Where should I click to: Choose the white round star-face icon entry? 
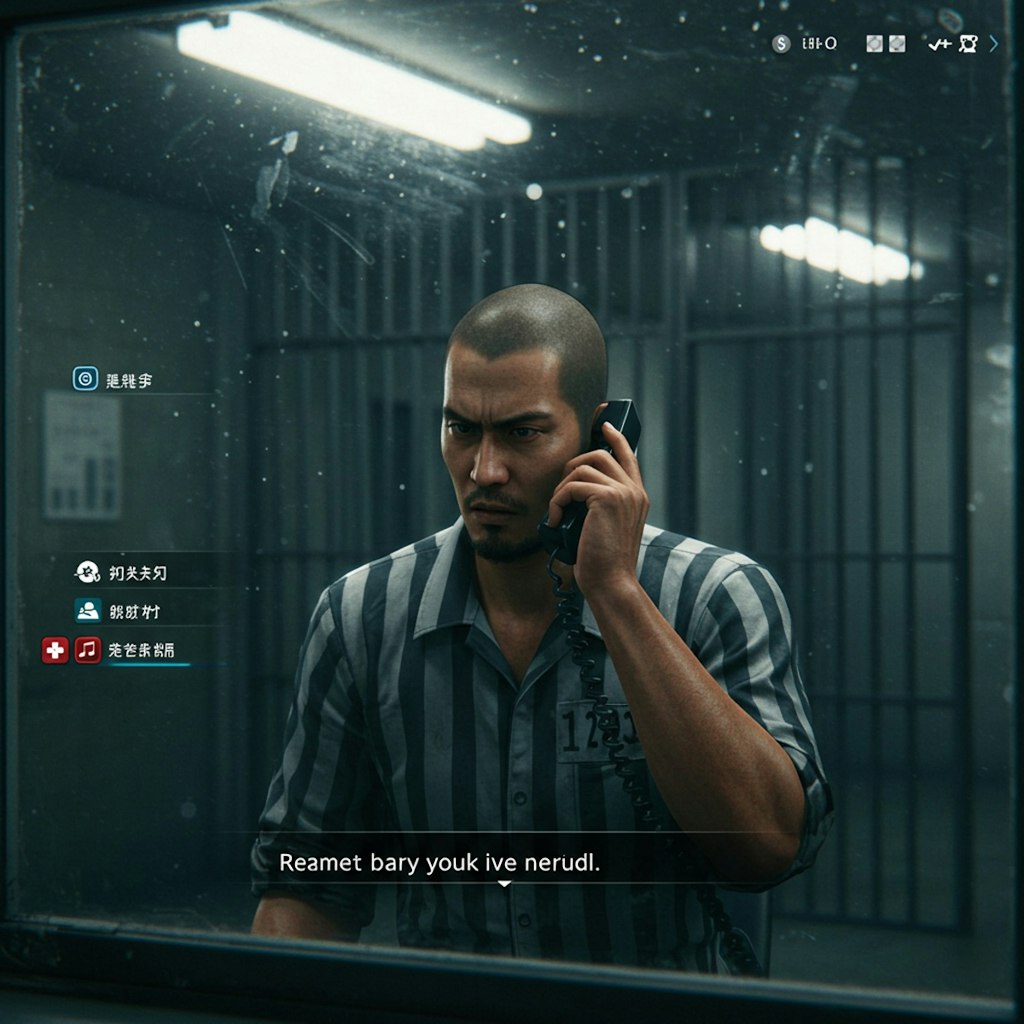click(x=86, y=572)
